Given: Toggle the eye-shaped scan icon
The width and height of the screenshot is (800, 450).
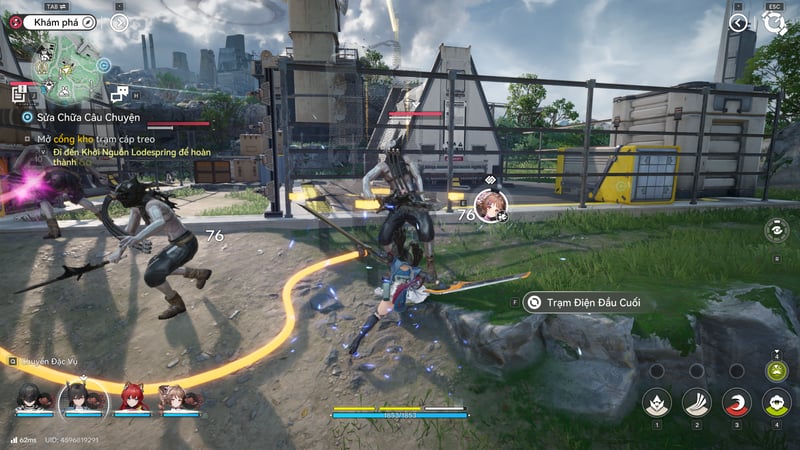Looking at the screenshot, I should coord(776,230).
